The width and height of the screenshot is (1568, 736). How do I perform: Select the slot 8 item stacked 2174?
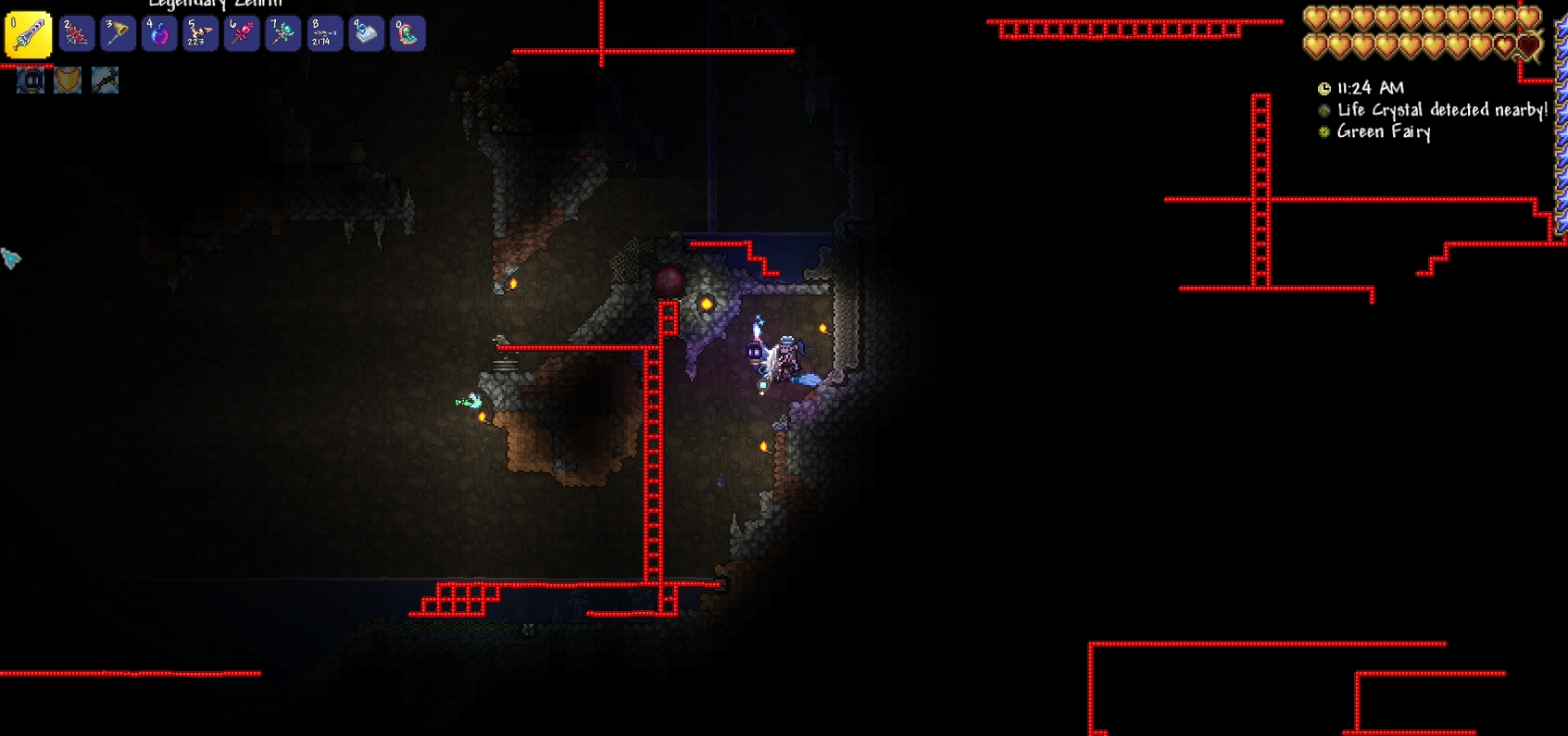click(x=325, y=34)
